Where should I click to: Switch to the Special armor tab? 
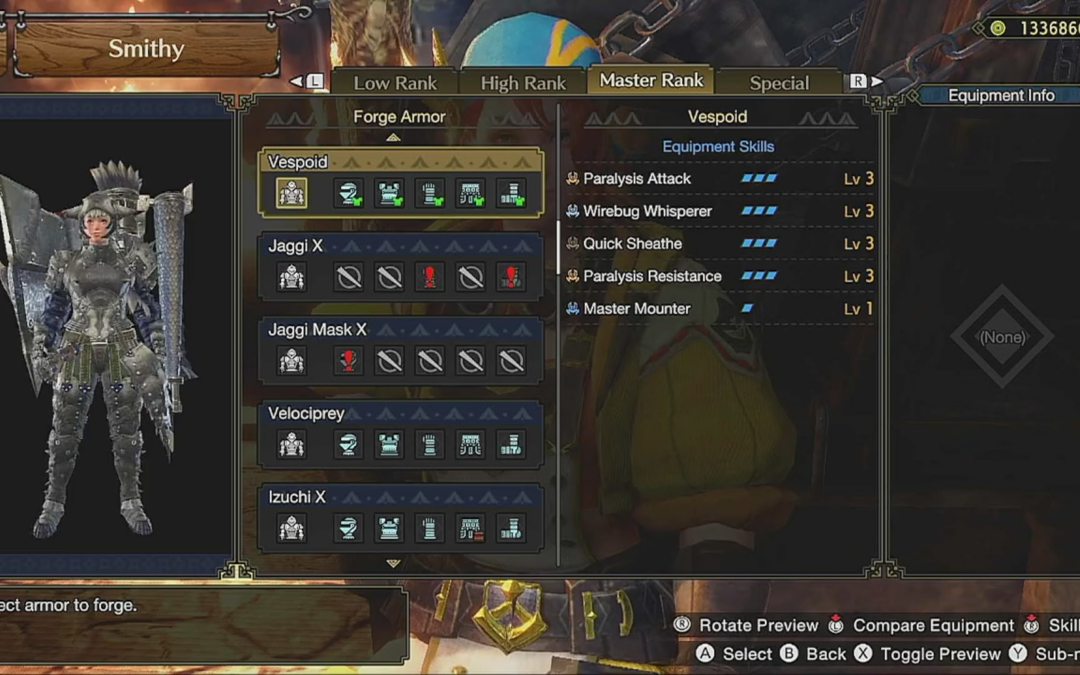pos(779,83)
